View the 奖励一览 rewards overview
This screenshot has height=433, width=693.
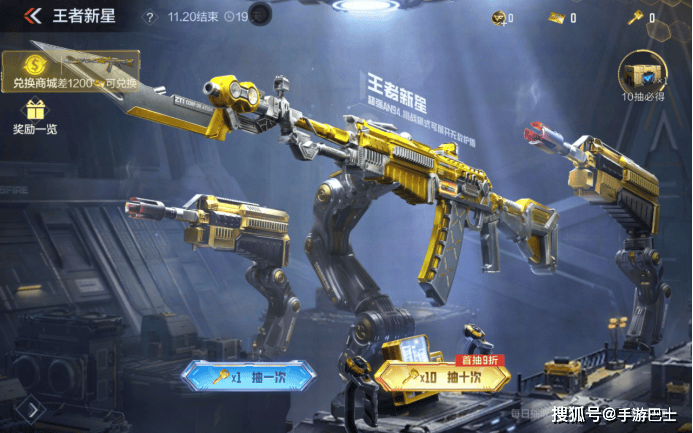click(x=35, y=115)
